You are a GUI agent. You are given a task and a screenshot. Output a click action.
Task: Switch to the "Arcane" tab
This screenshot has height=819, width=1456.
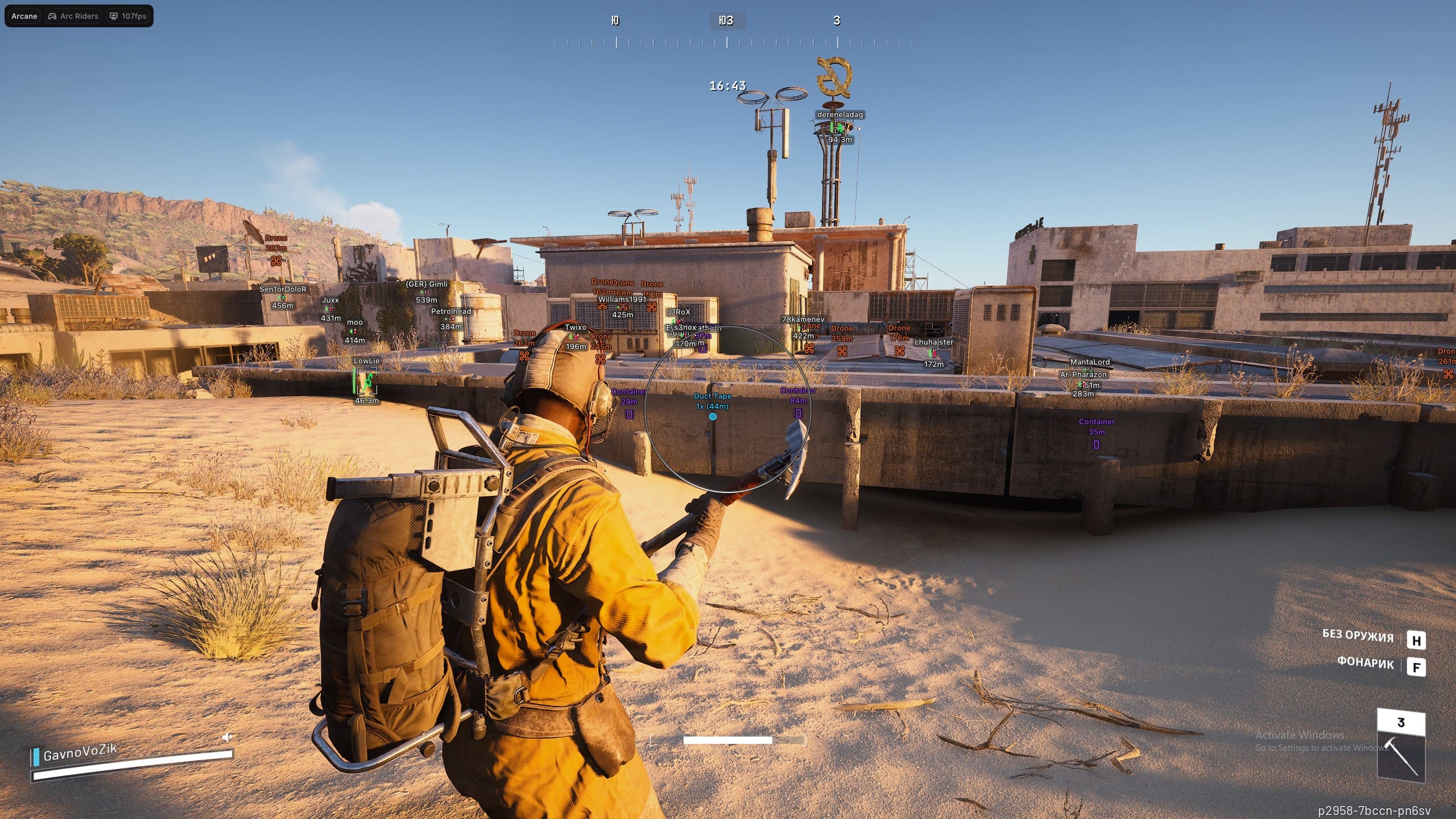click(x=24, y=16)
